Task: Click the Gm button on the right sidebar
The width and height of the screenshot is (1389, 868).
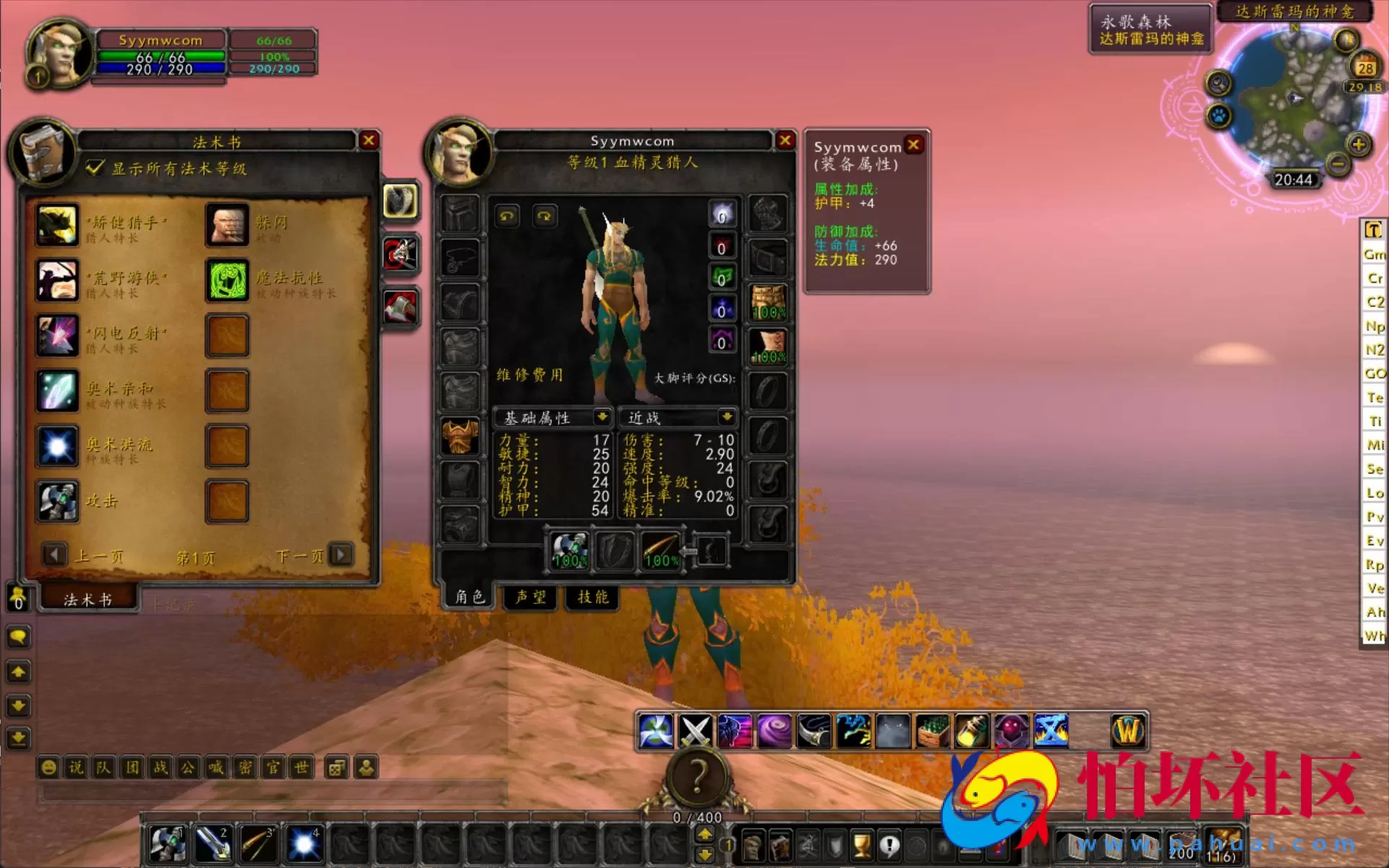Action: (1374, 254)
